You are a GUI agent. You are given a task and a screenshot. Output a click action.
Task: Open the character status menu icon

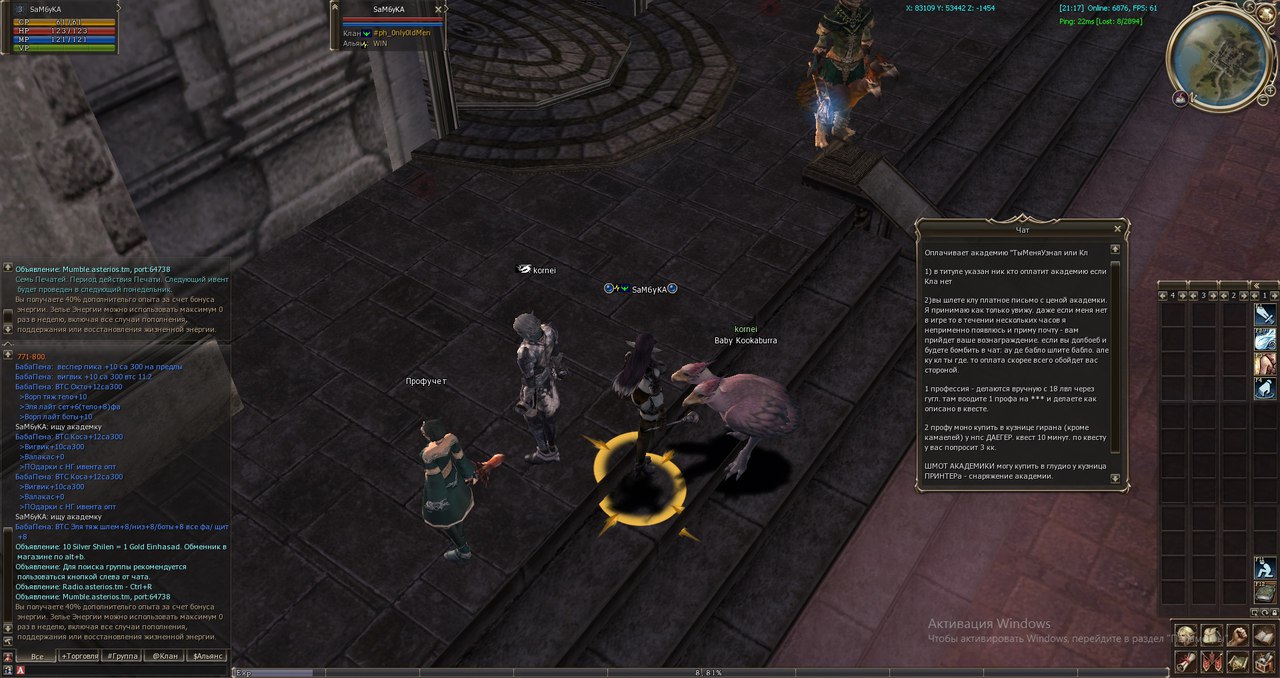coord(1186,636)
